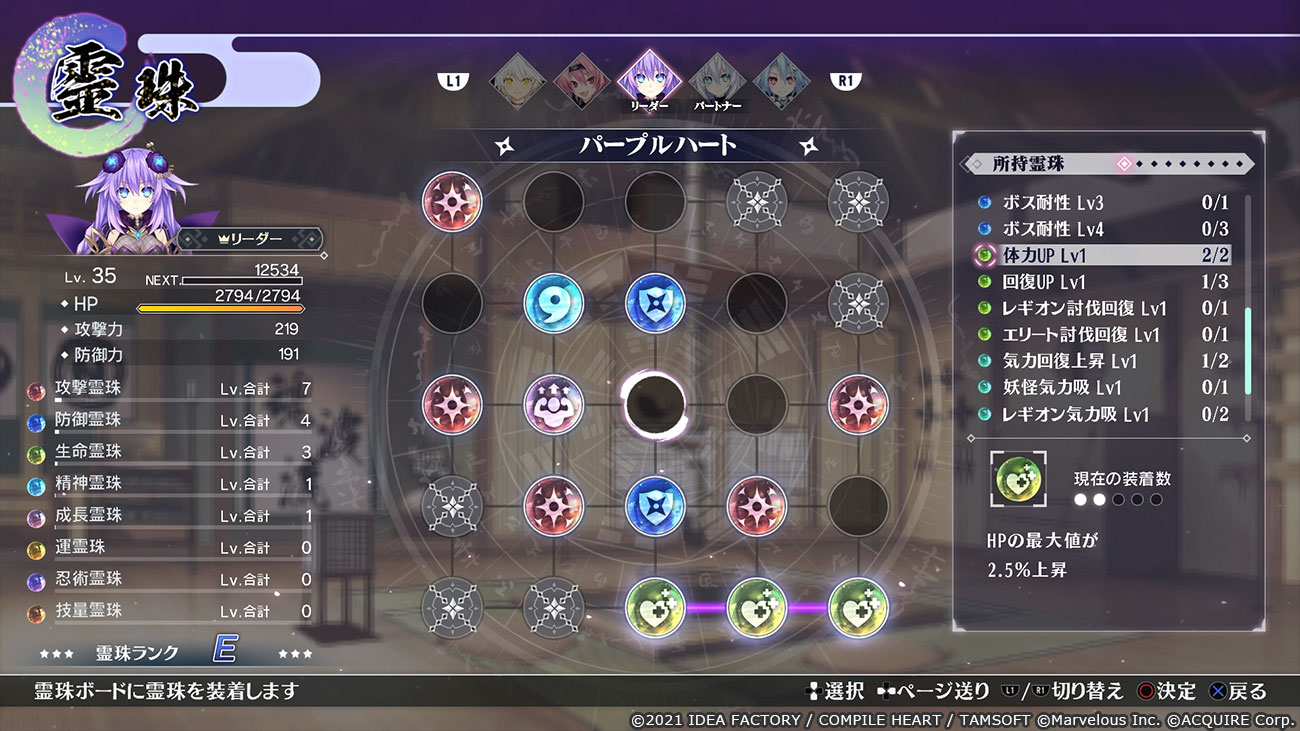The height and width of the screenshot is (731, 1300).
Task: Select the glowing empty center board slot
Action: (655, 404)
